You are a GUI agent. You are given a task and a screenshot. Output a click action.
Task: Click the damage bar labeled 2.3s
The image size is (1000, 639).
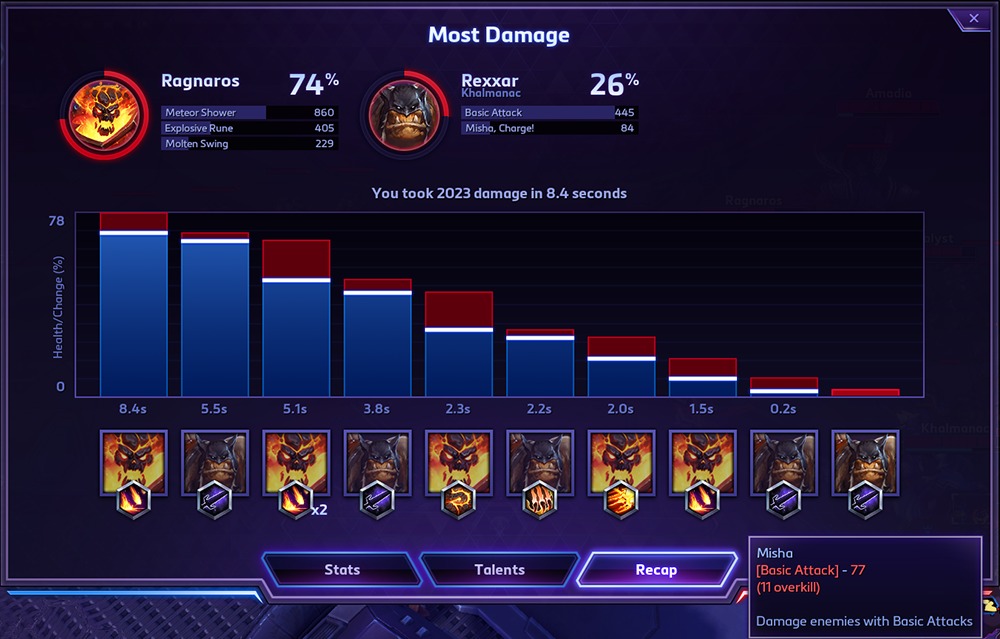tap(459, 350)
